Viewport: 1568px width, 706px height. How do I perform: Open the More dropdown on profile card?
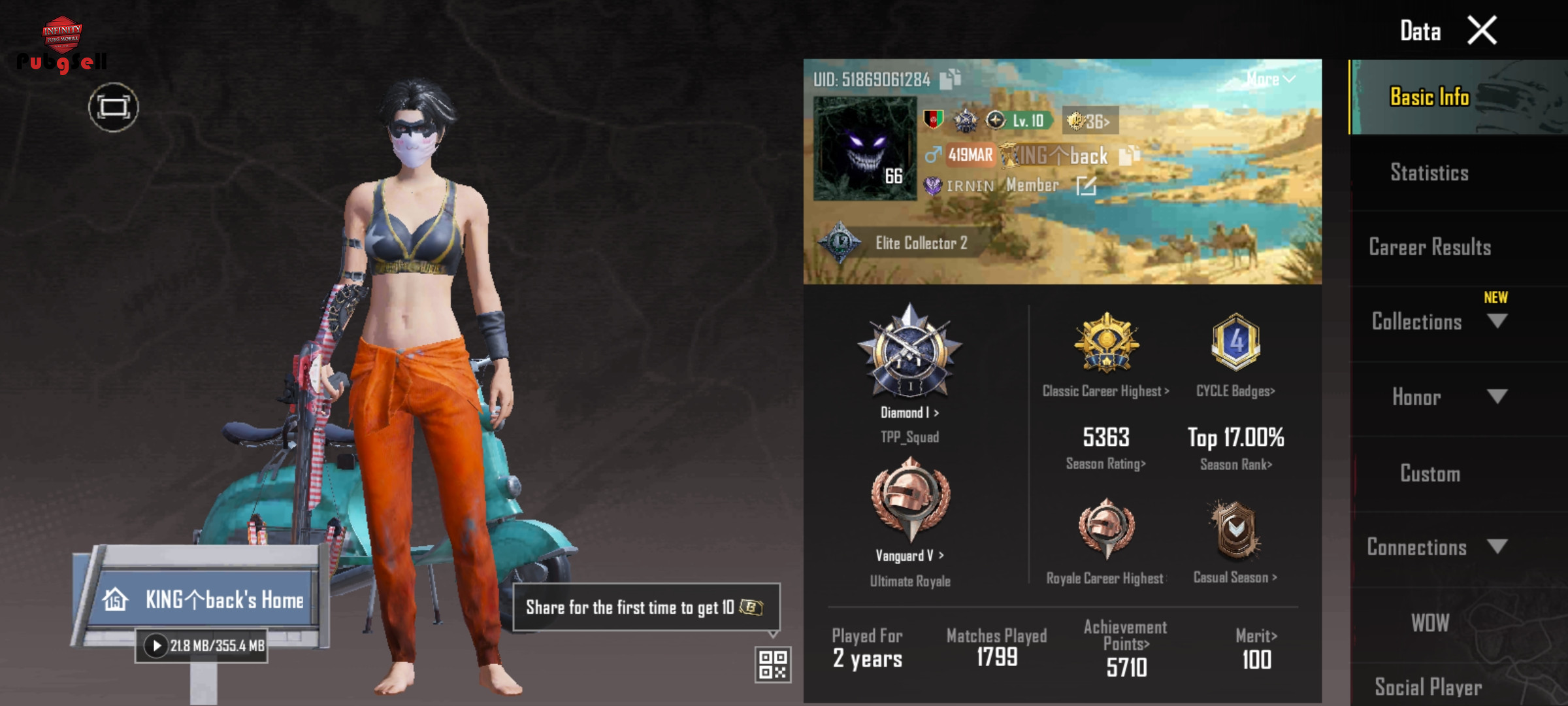tap(1269, 79)
